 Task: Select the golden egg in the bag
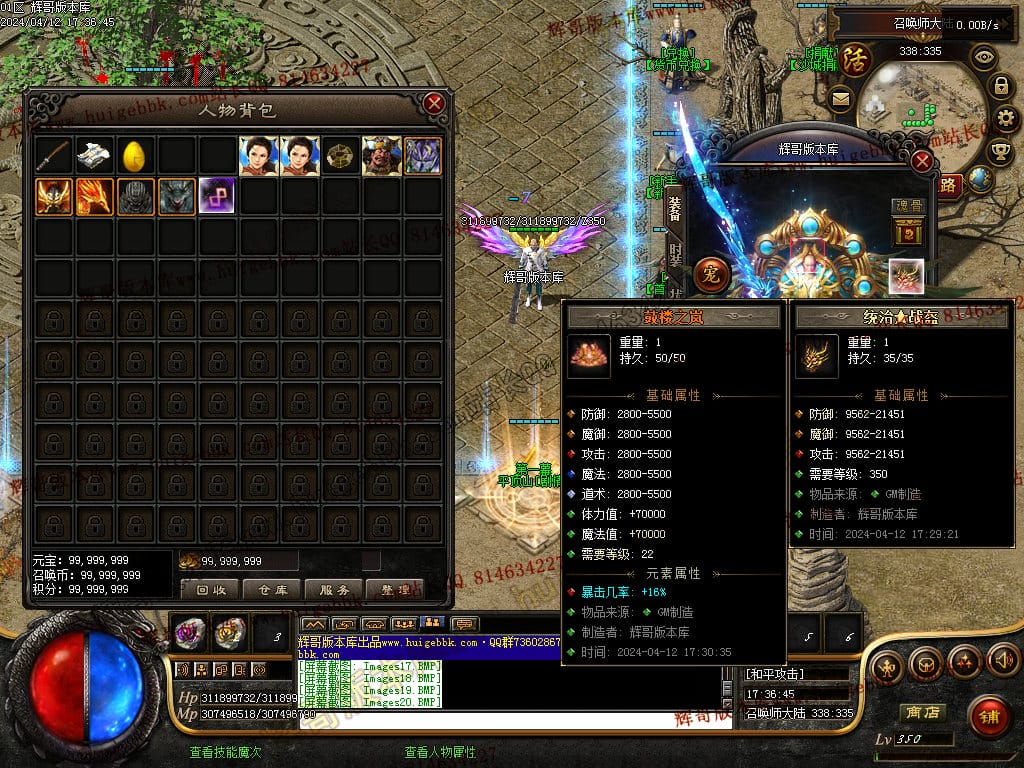click(135, 156)
